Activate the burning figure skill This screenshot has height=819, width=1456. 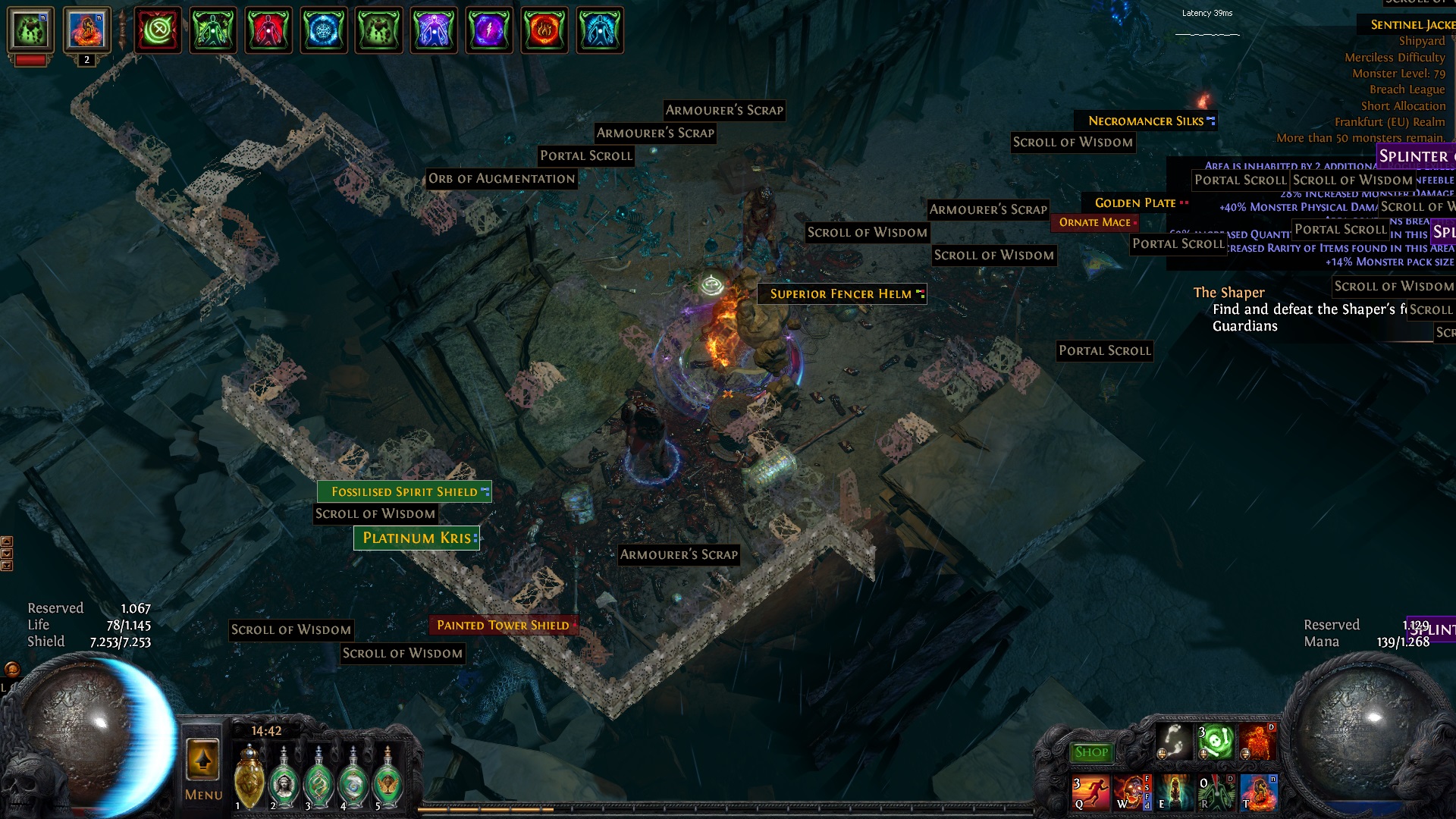pos(1257,742)
